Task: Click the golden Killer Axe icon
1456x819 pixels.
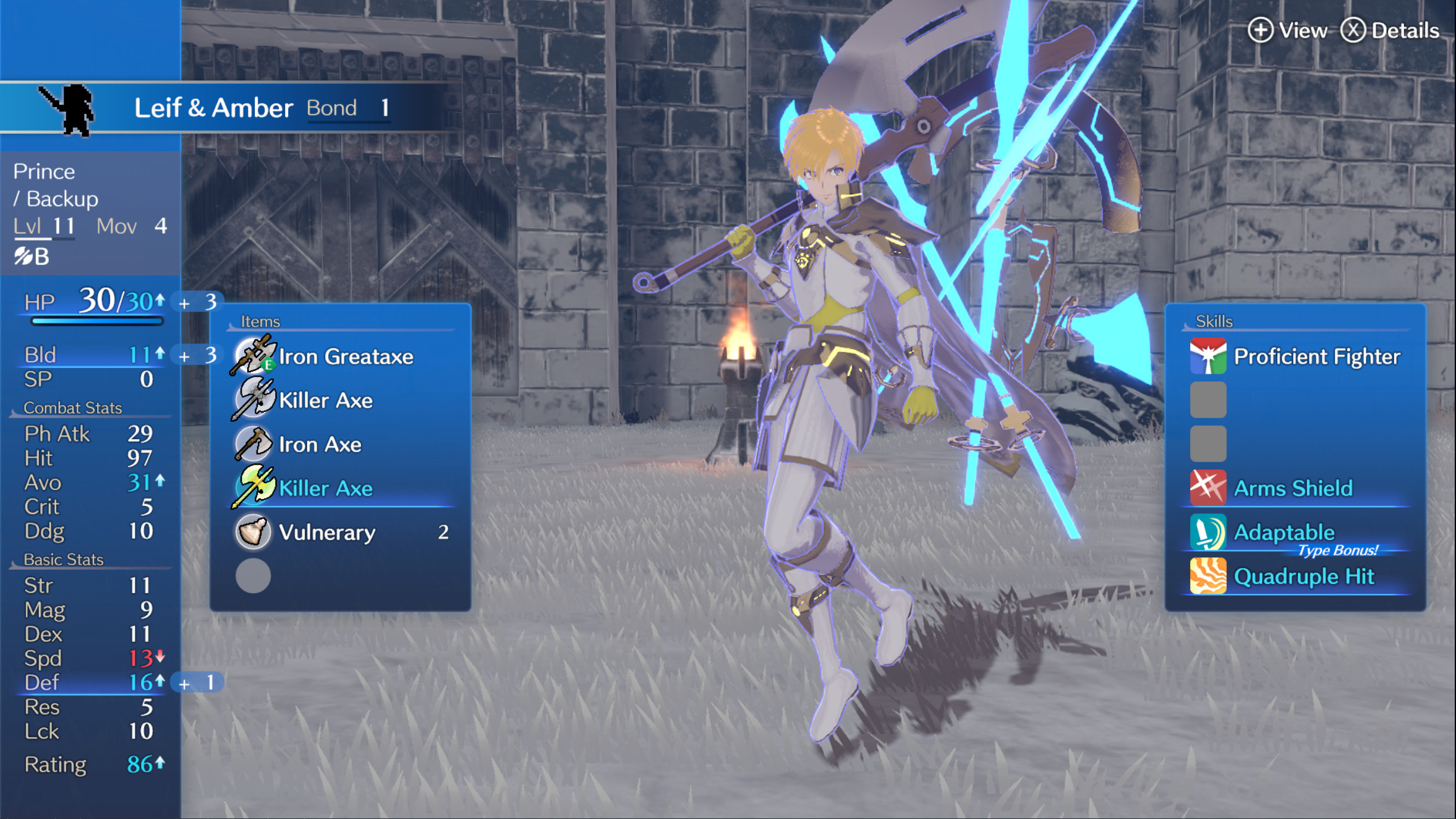Action: tap(253, 487)
